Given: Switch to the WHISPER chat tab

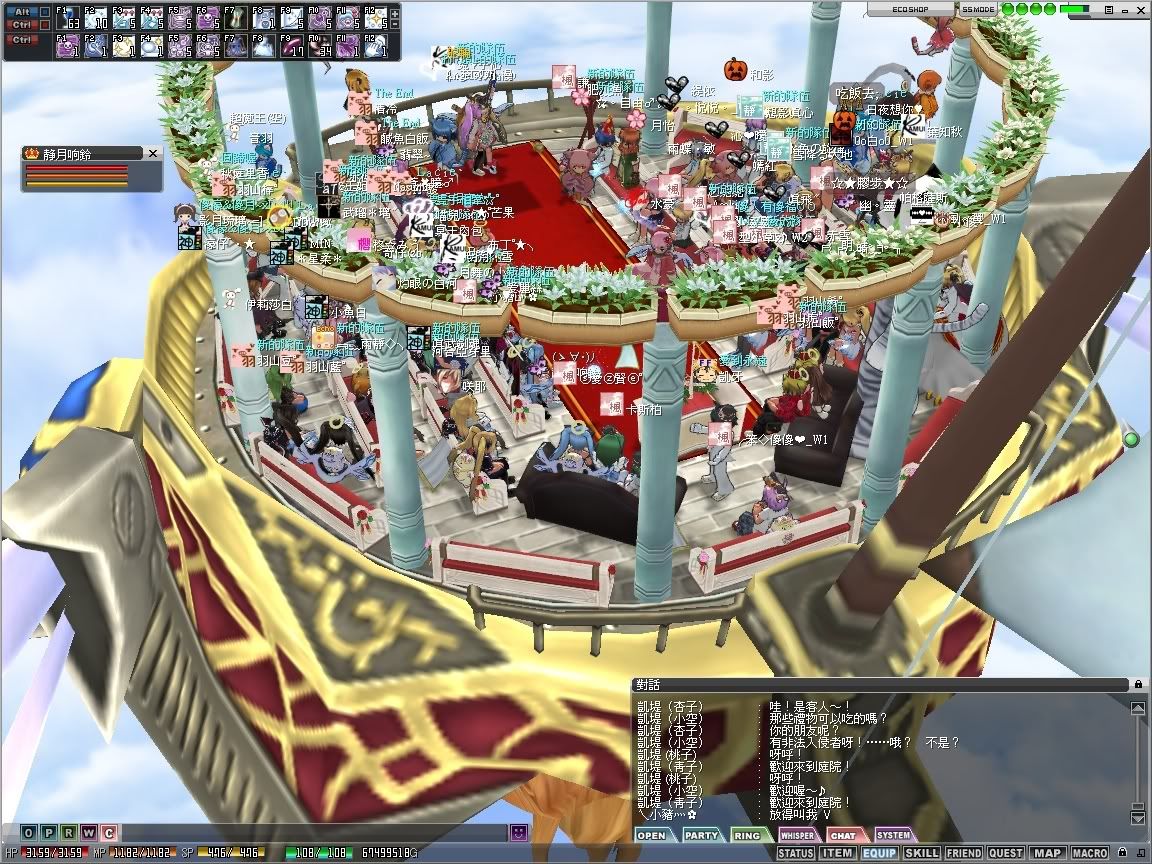Looking at the screenshot, I should [x=797, y=835].
